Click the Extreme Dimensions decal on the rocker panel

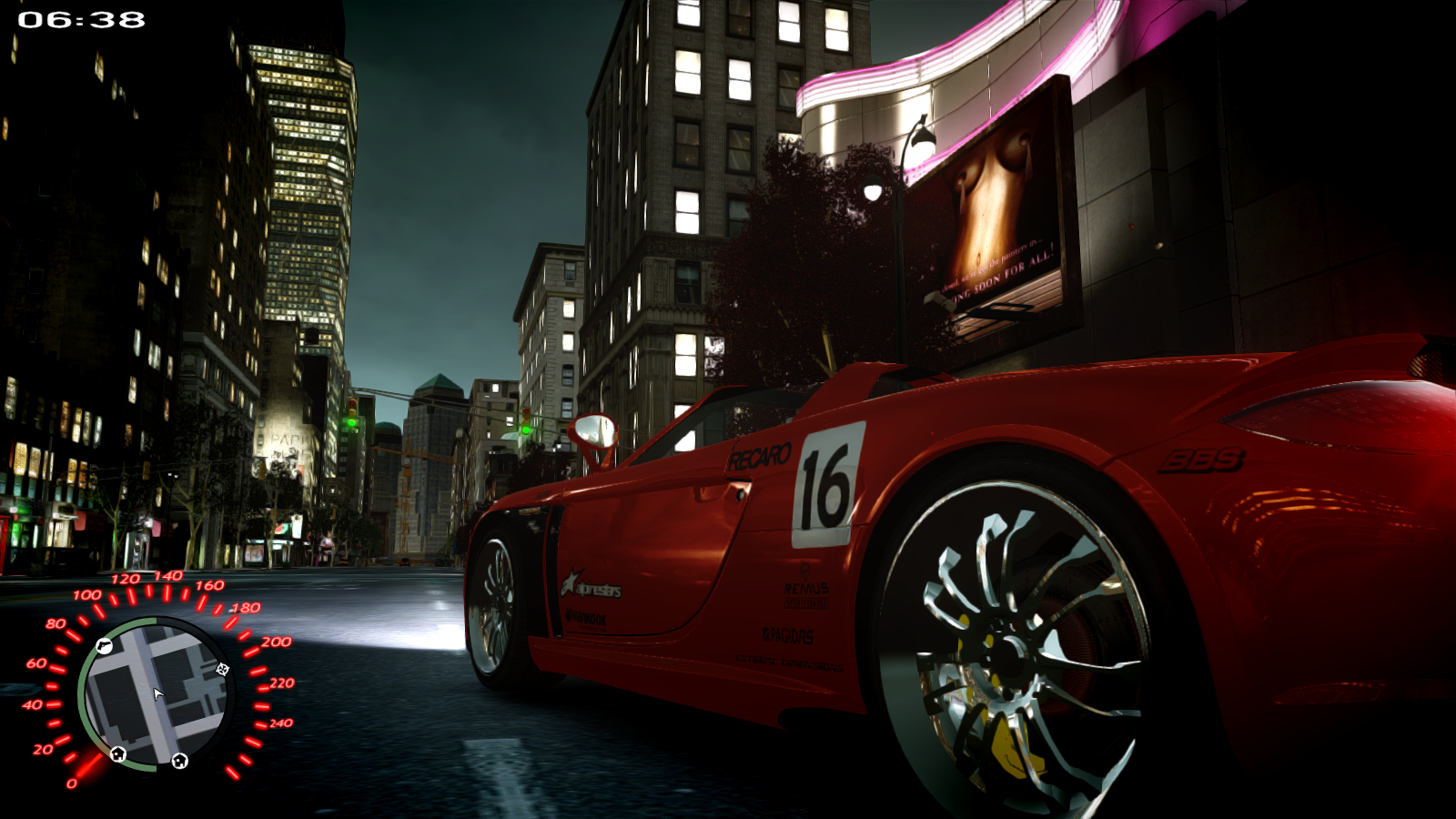click(x=789, y=662)
